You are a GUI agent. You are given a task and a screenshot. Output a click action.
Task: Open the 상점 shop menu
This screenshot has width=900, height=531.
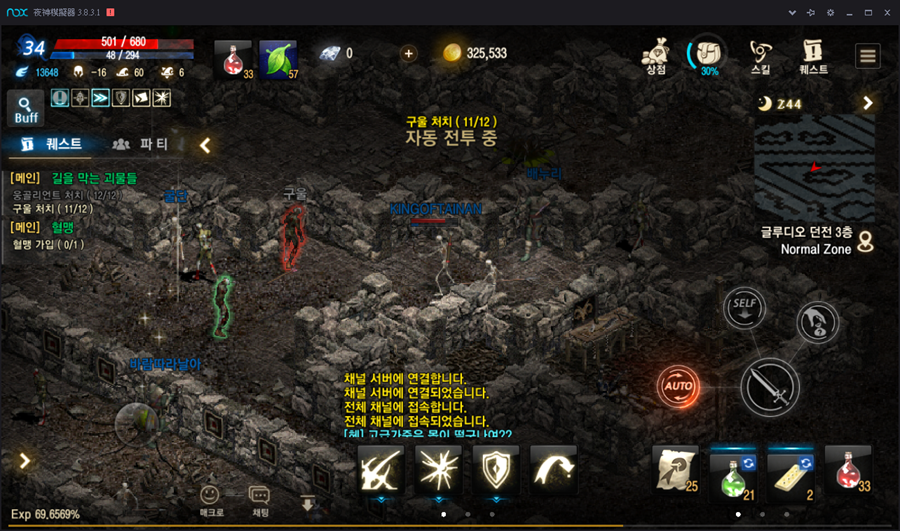tap(656, 55)
